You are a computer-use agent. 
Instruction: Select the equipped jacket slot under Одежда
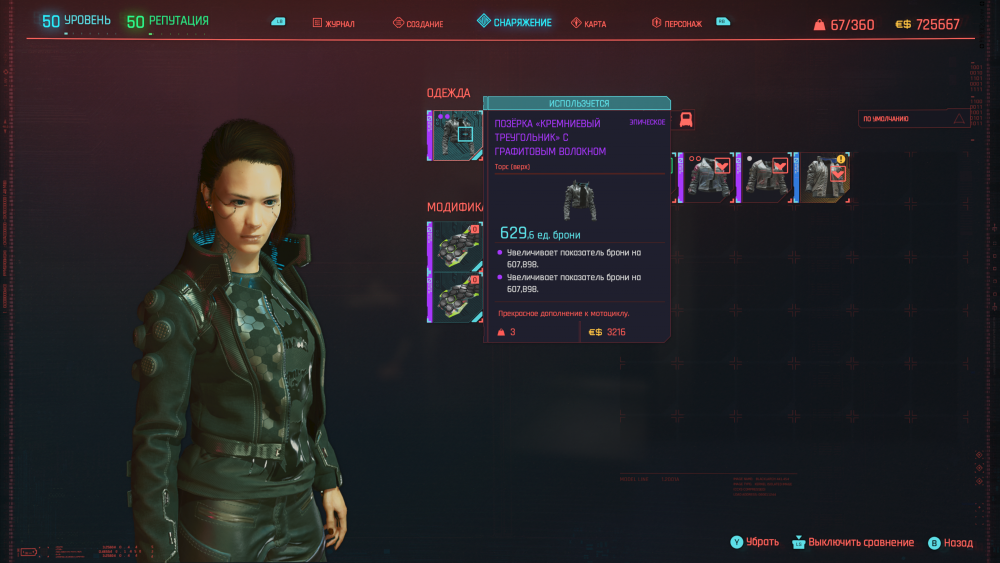coord(457,135)
